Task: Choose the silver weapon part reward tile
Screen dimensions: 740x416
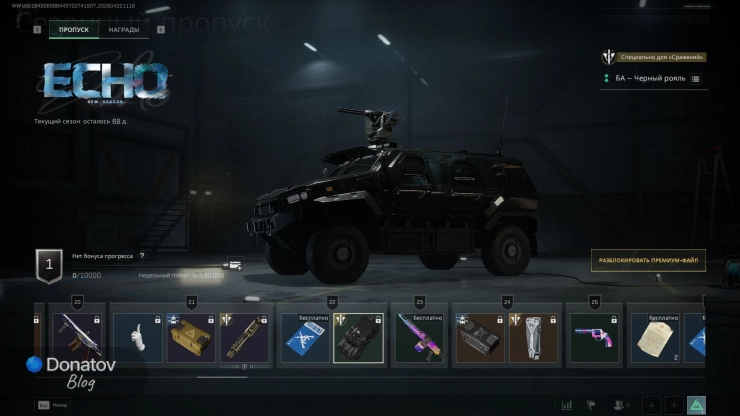Action: click(x=533, y=338)
